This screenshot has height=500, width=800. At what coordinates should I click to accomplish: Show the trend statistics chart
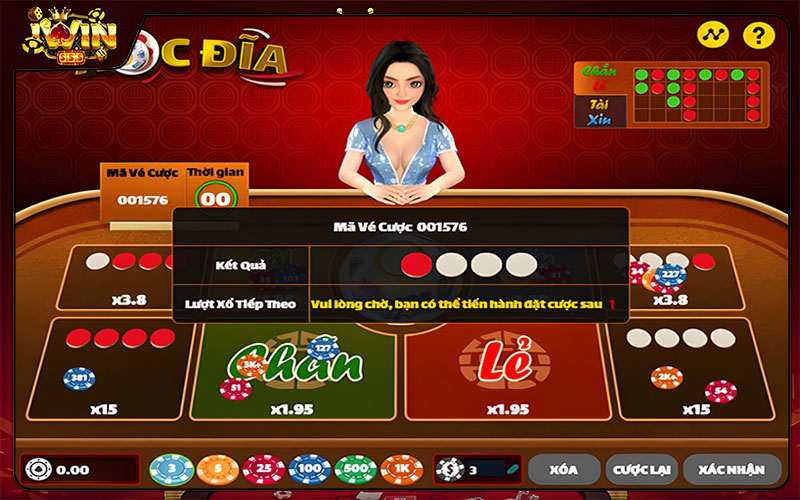pos(713,36)
